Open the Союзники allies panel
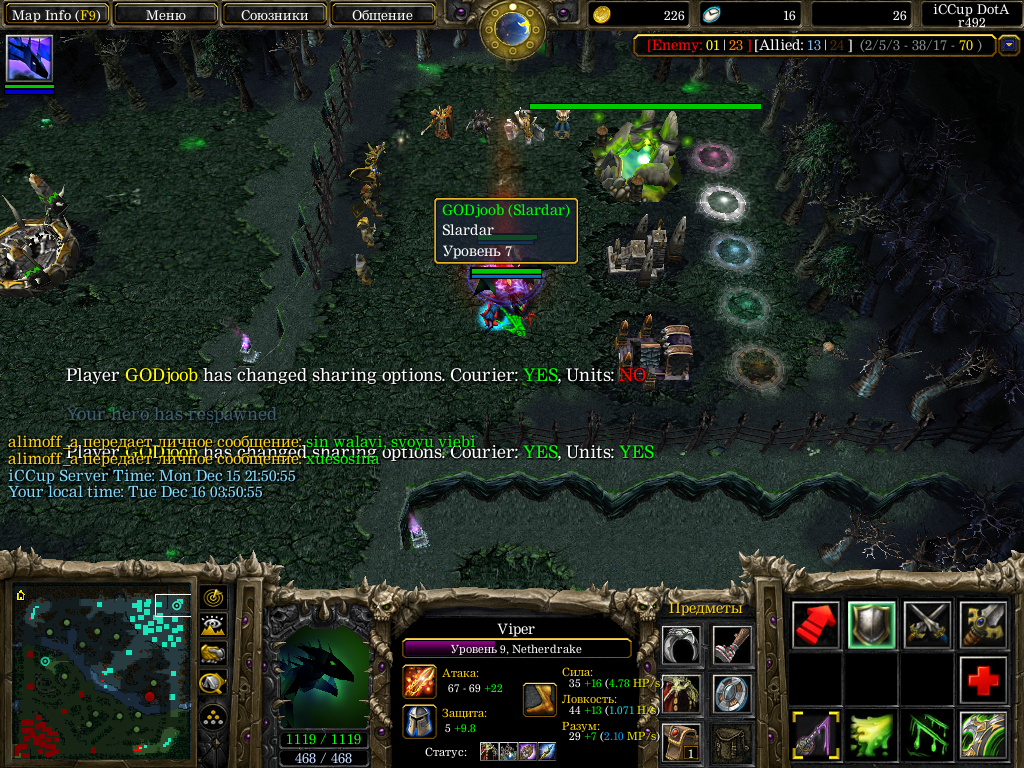The width and height of the screenshot is (1024, 768). (274, 15)
